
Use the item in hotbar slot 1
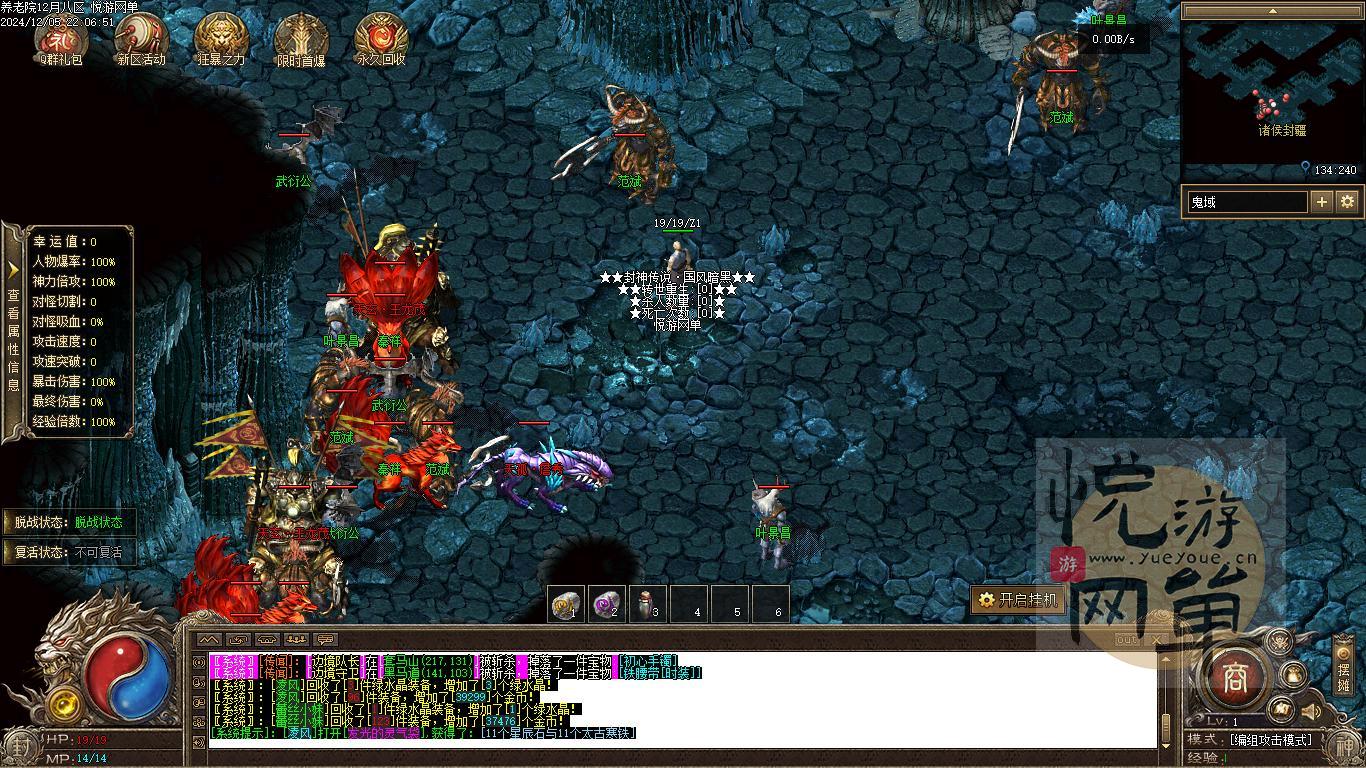point(567,604)
